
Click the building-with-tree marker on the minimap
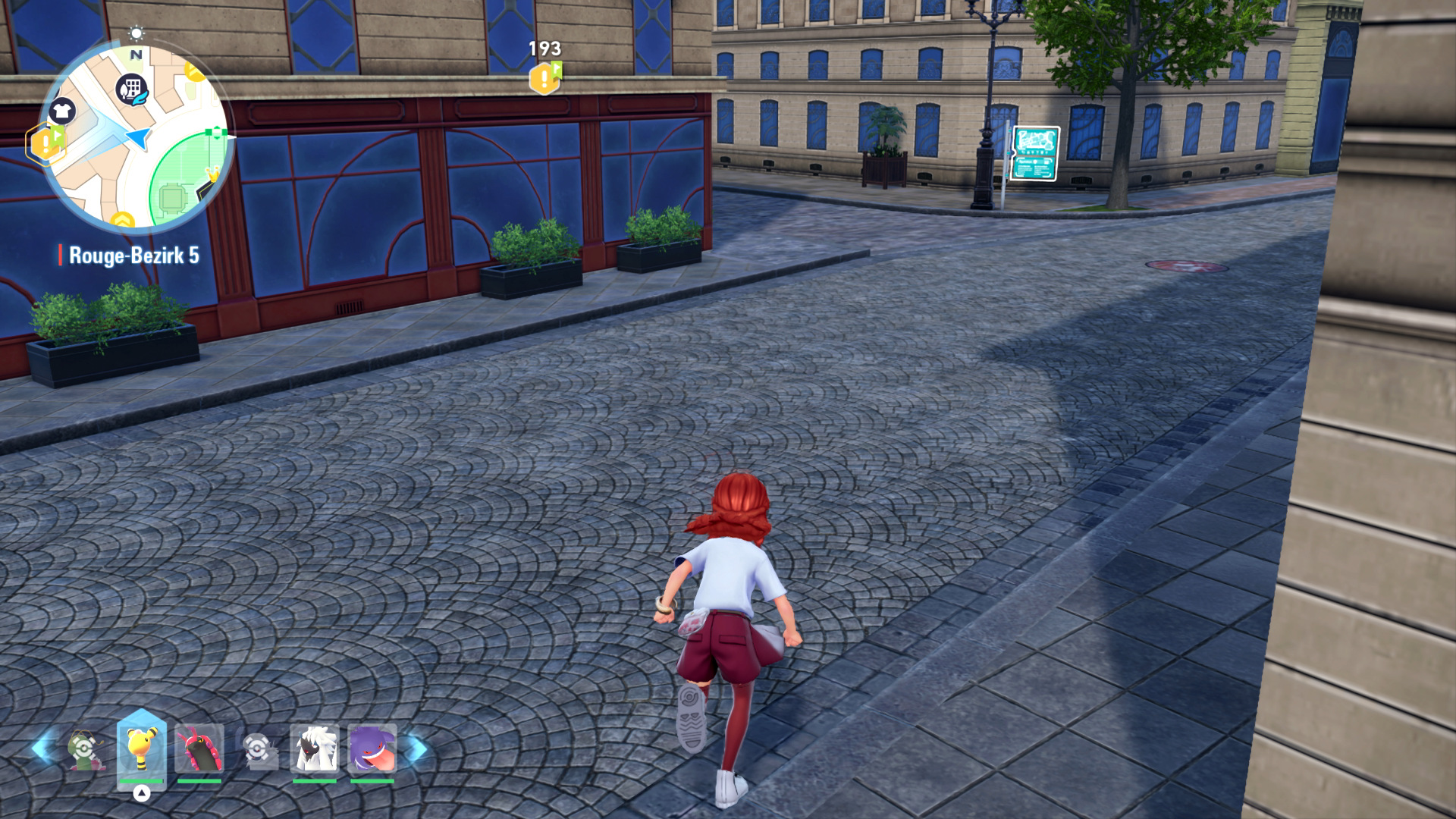click(x=132, y=89)
